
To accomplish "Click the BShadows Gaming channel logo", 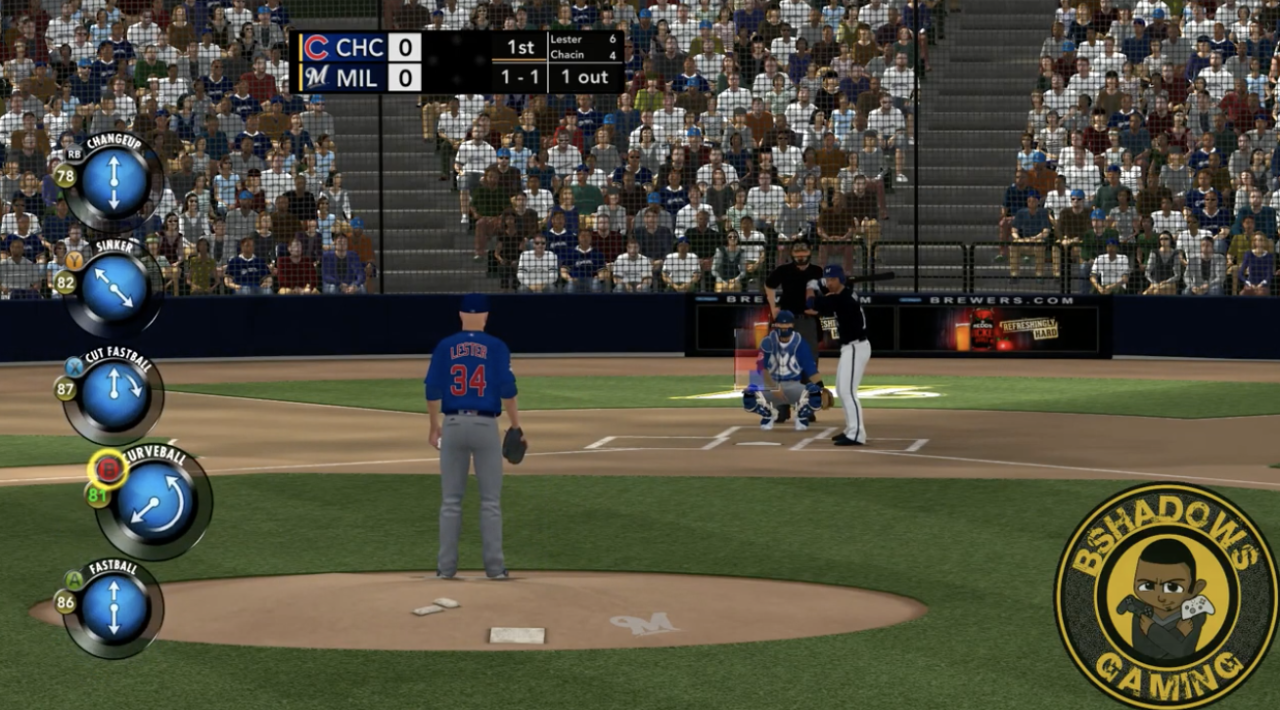I will (x=1165, y=596).
